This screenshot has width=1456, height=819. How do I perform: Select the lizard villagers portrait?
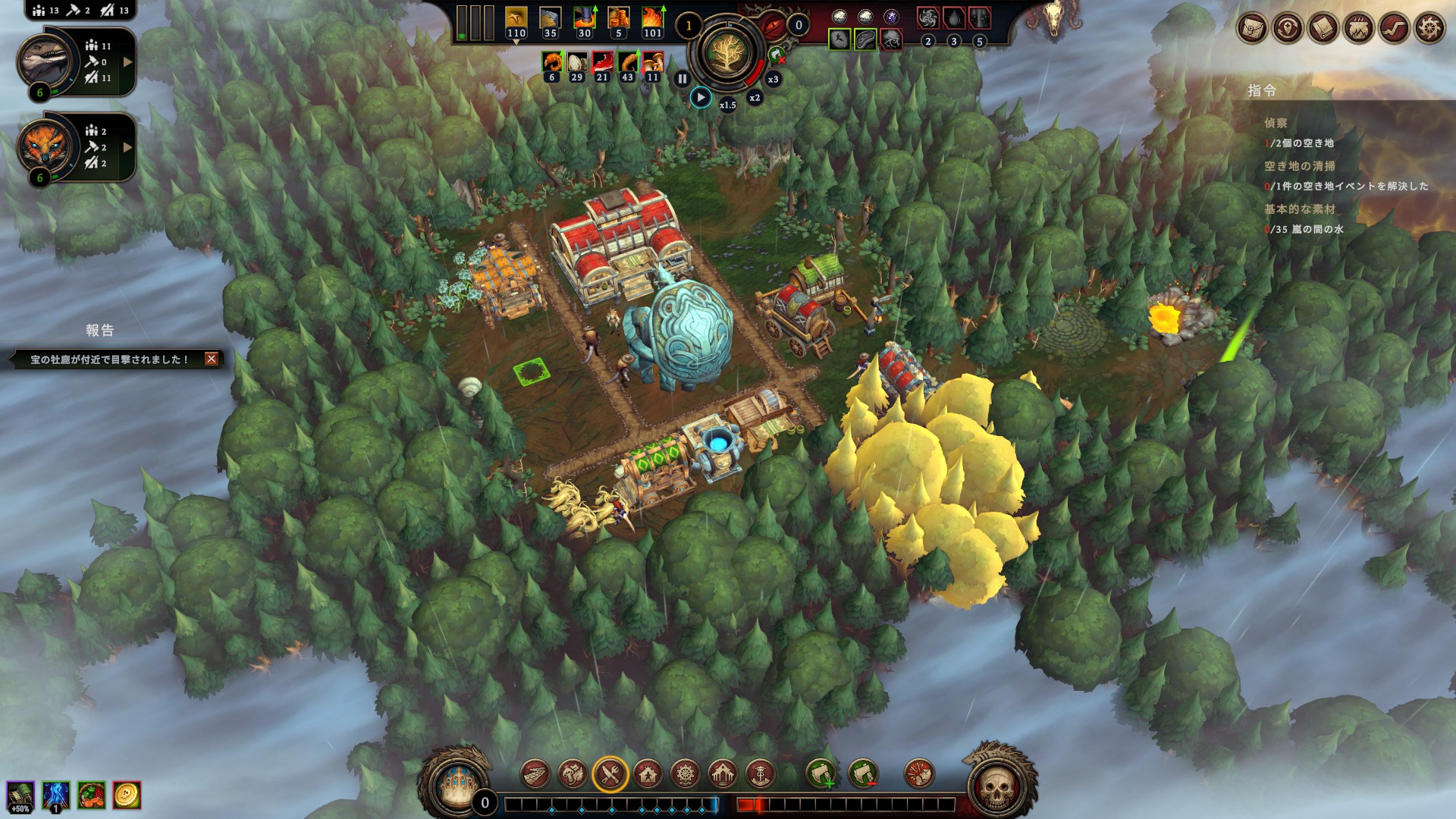click(x=46, y=61)
